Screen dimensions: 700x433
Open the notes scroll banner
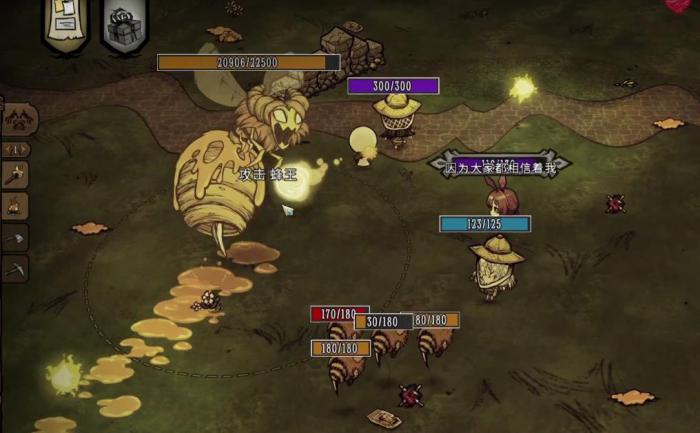65,22
